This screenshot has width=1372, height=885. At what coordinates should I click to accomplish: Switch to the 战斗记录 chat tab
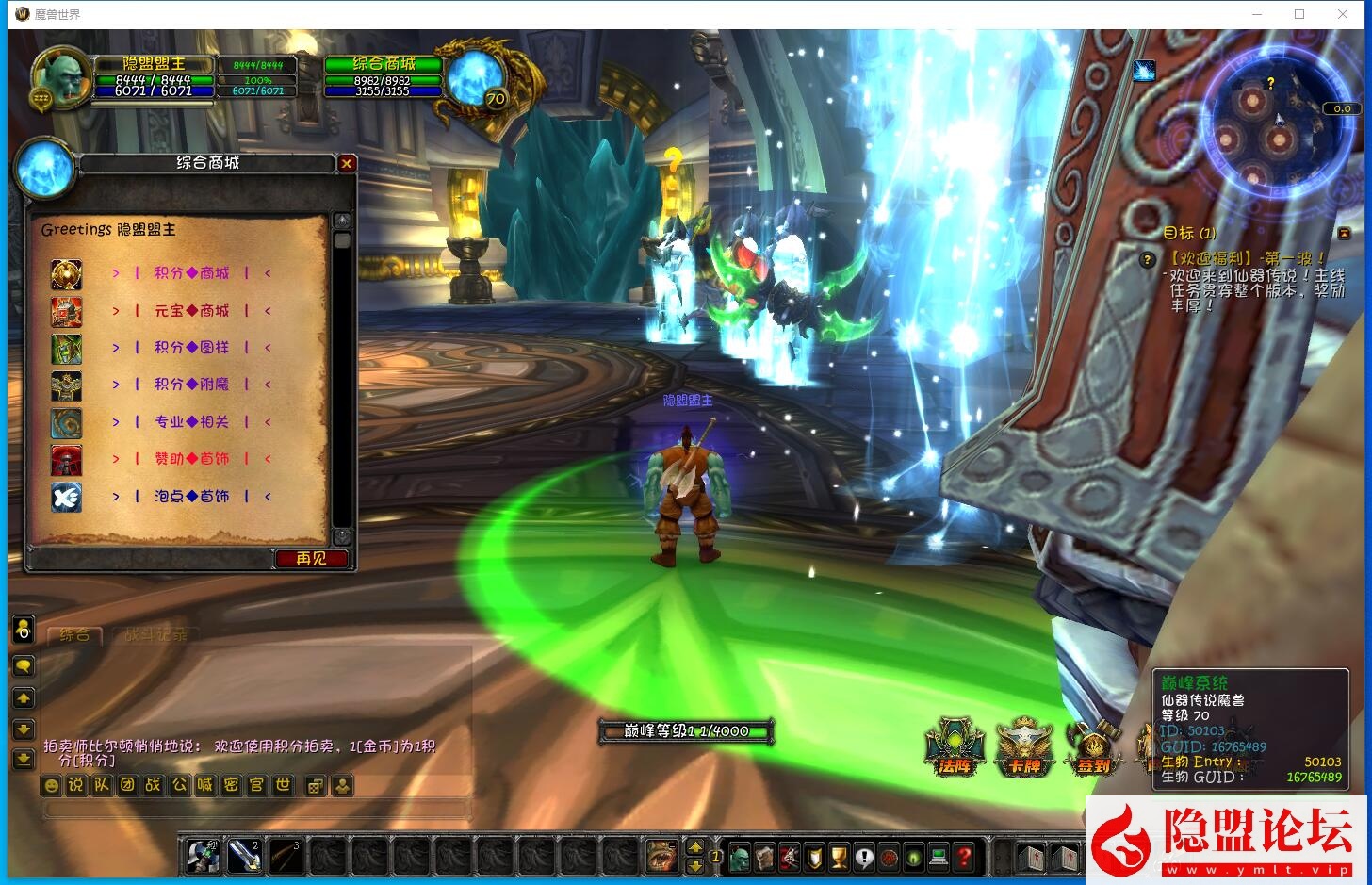(156, 635)
